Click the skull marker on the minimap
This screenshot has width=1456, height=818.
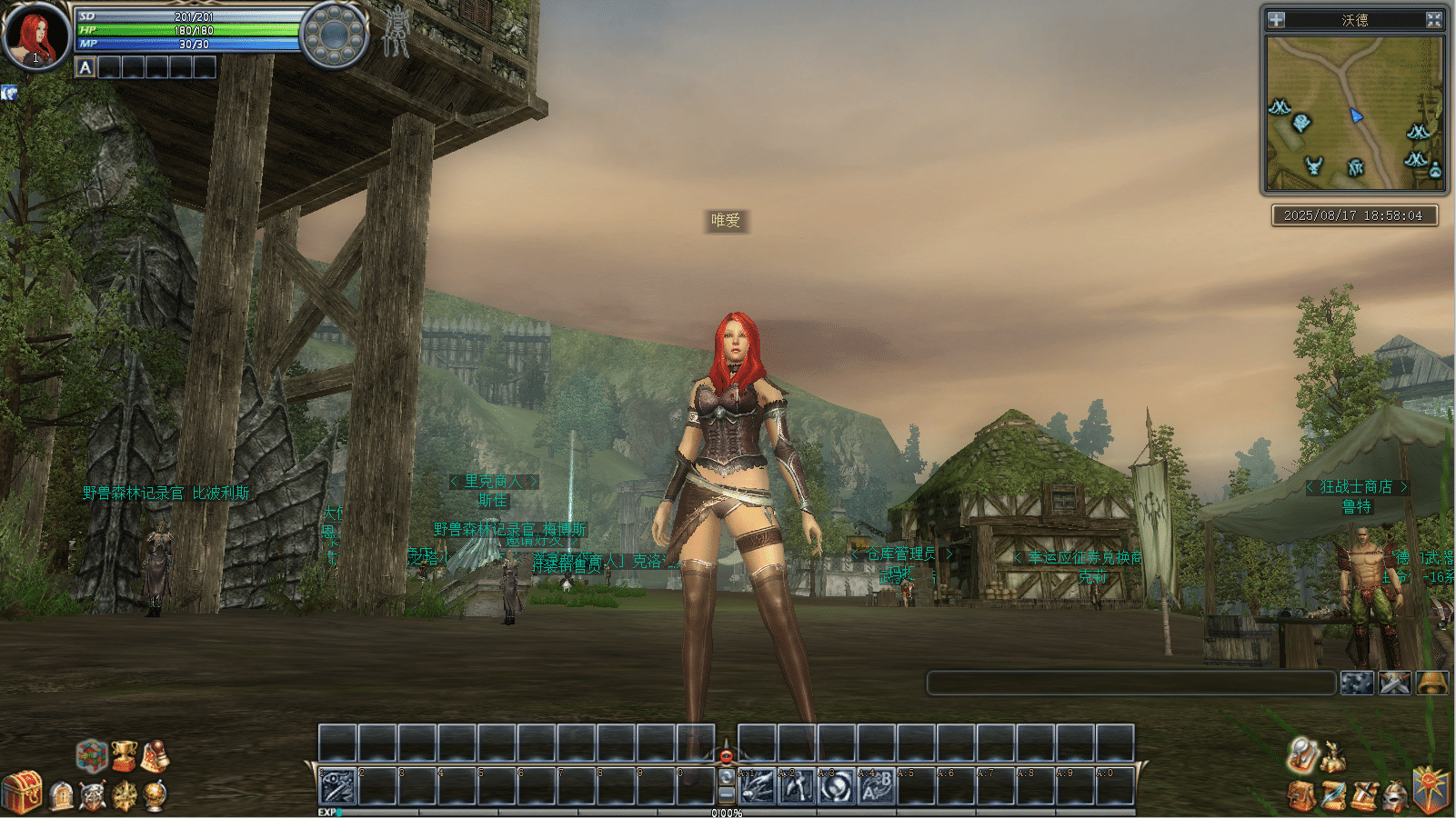tap(1302, 123)
